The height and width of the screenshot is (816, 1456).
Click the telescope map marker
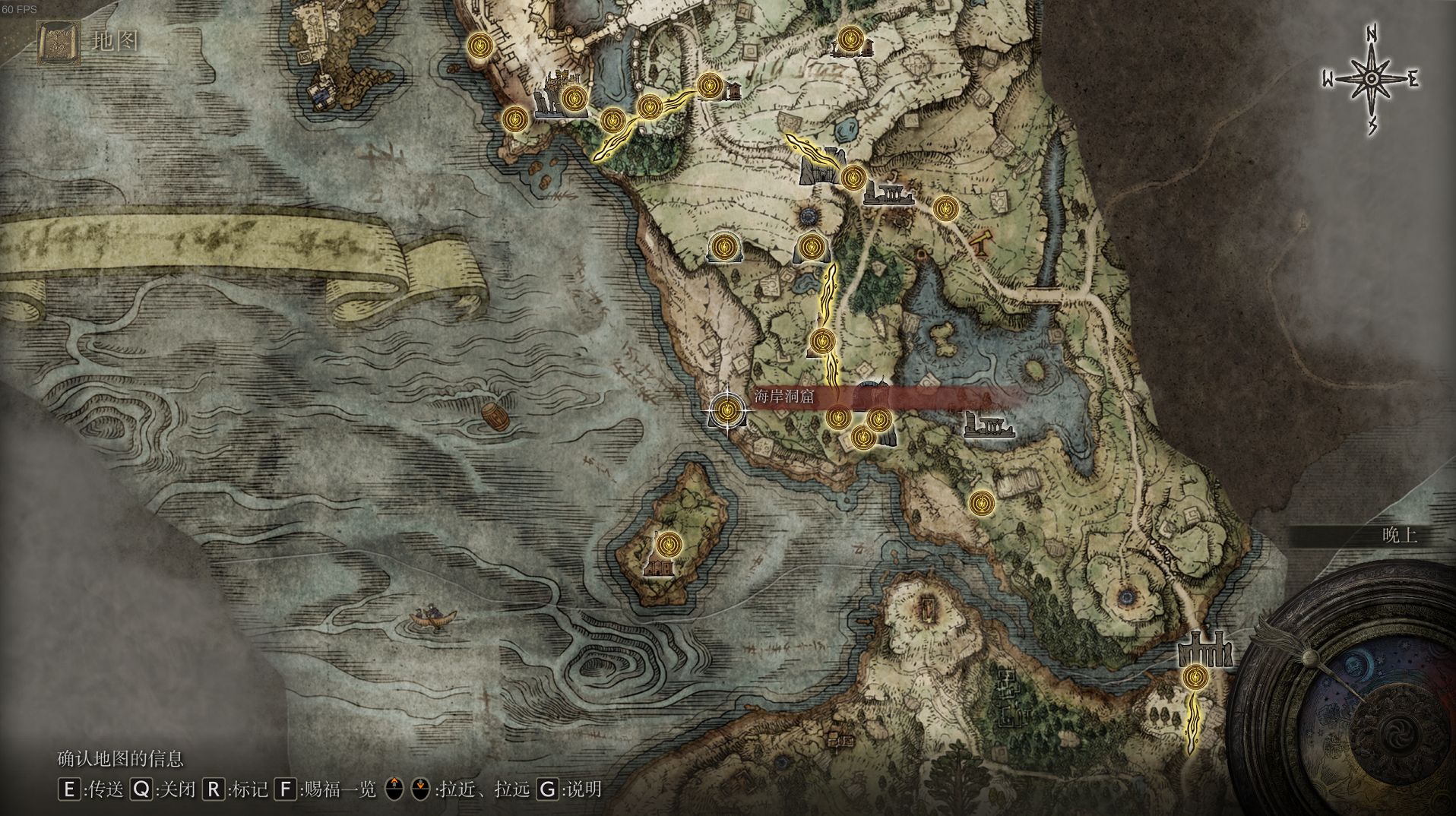pos(981,241)
